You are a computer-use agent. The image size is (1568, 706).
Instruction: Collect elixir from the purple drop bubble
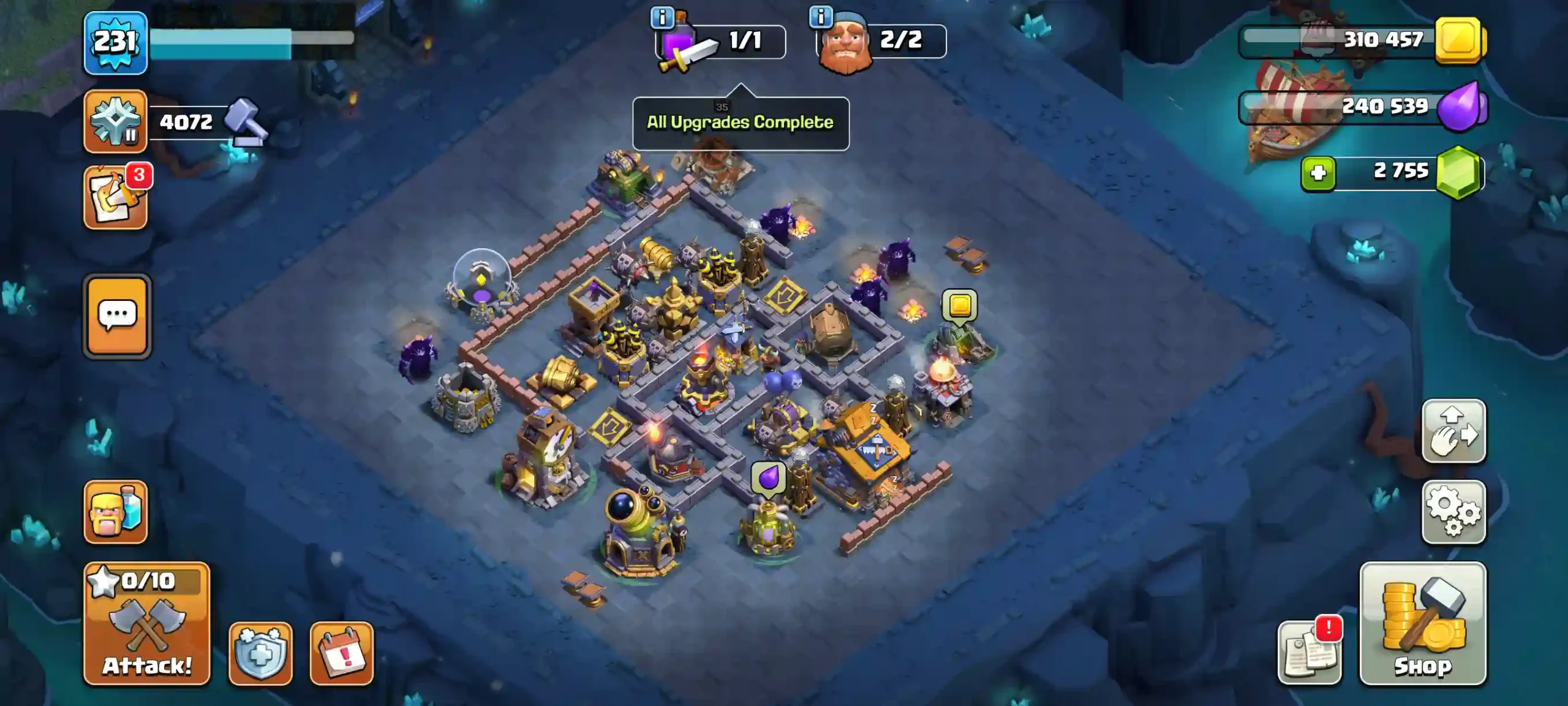pyautogui.click(x=768, y=477)
